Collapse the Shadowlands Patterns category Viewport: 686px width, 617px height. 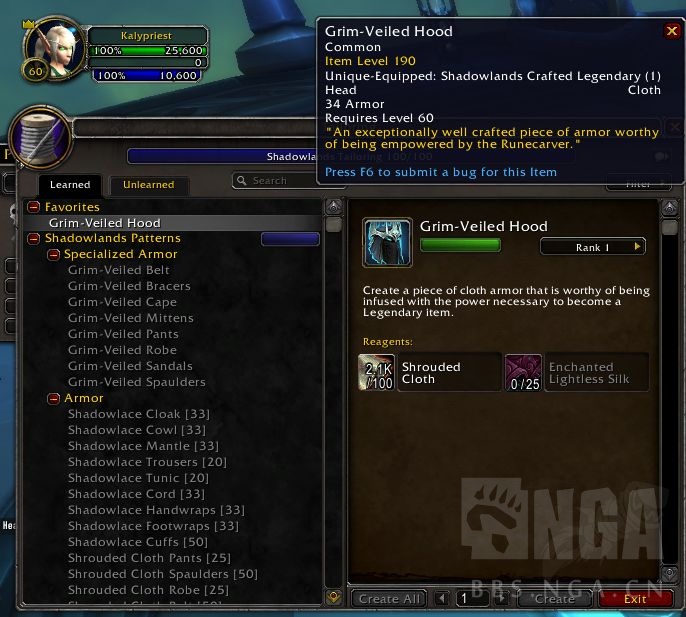click(35, 239)
